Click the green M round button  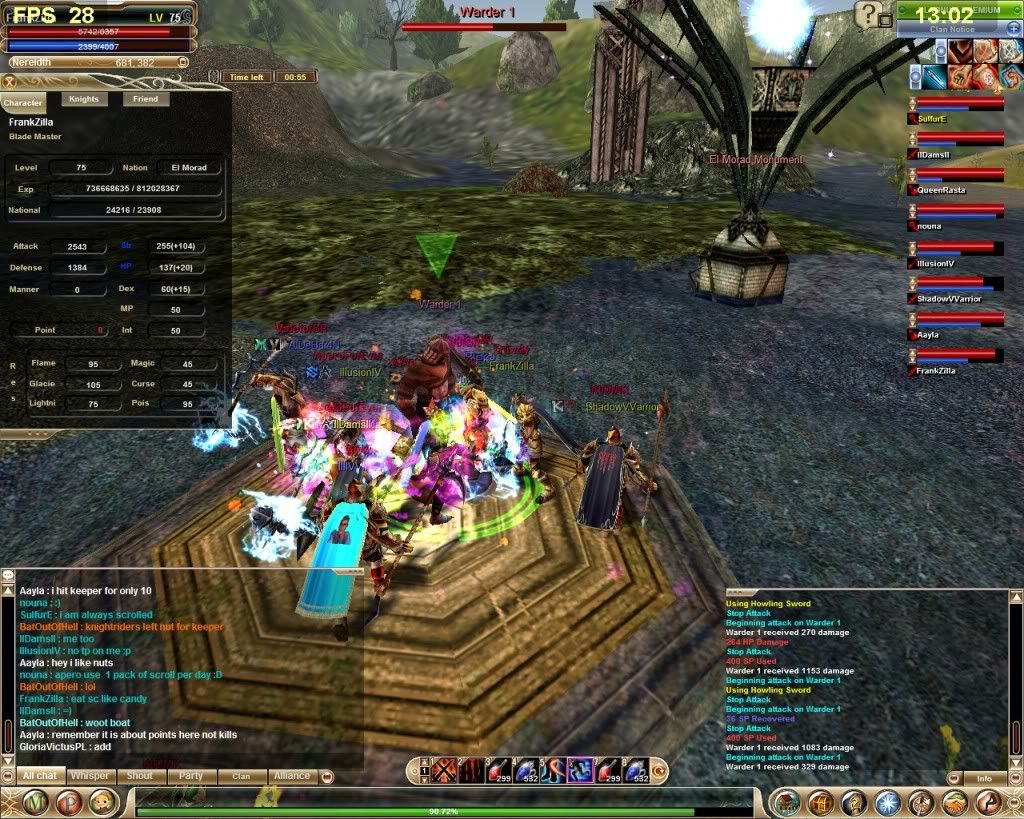(x=37, y=802)
